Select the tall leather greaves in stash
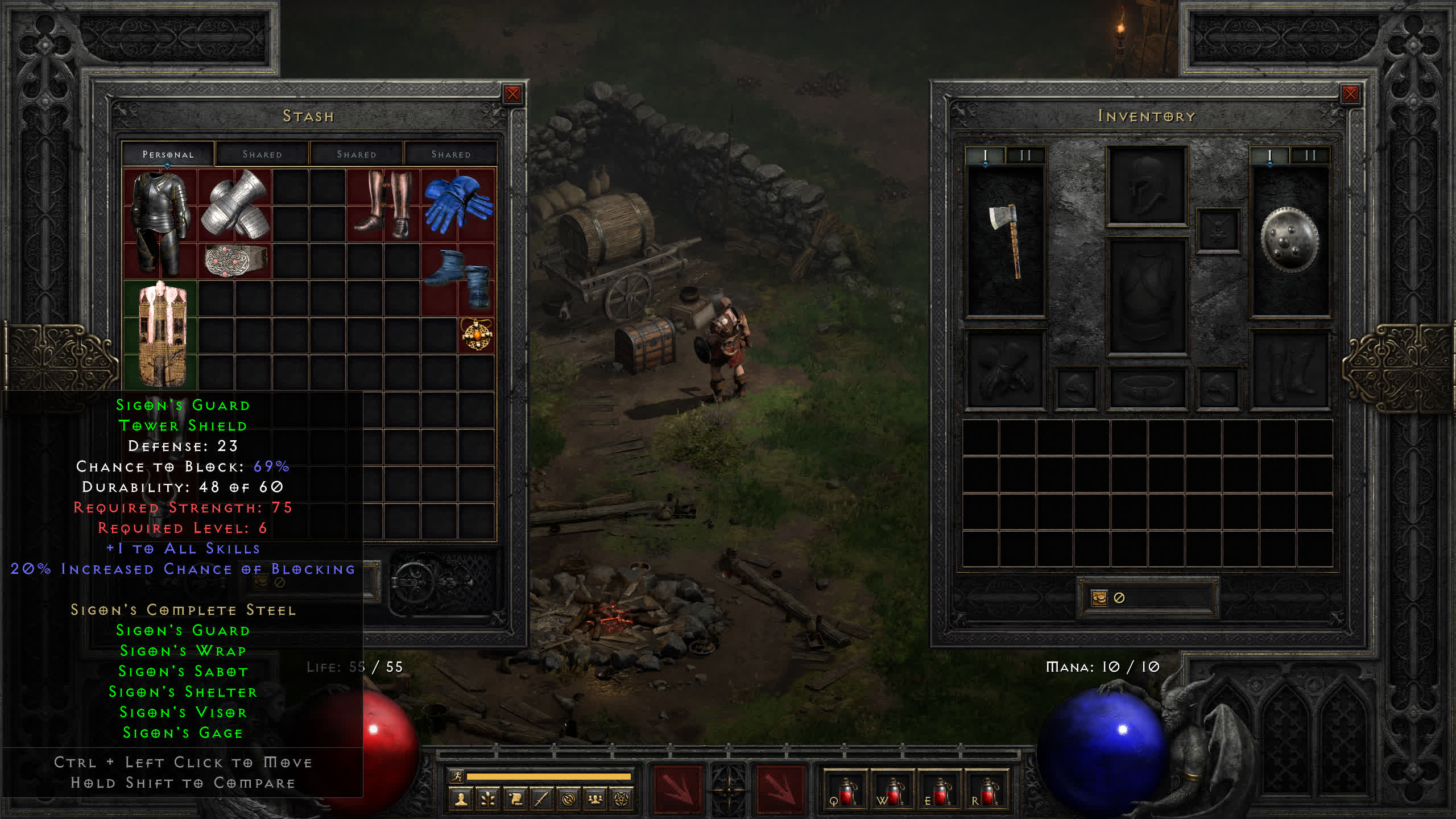This screenshot has width=1456, height=819. [x=383, y=204]
